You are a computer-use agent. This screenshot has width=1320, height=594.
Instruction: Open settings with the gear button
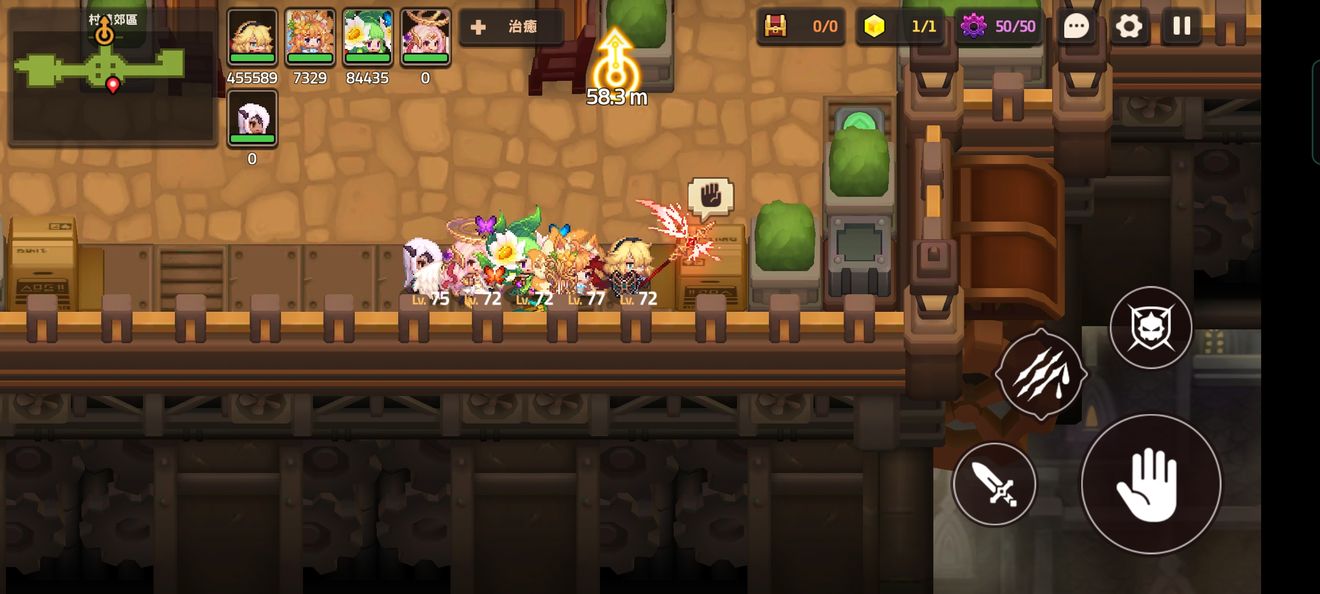tap(1129, 27)
